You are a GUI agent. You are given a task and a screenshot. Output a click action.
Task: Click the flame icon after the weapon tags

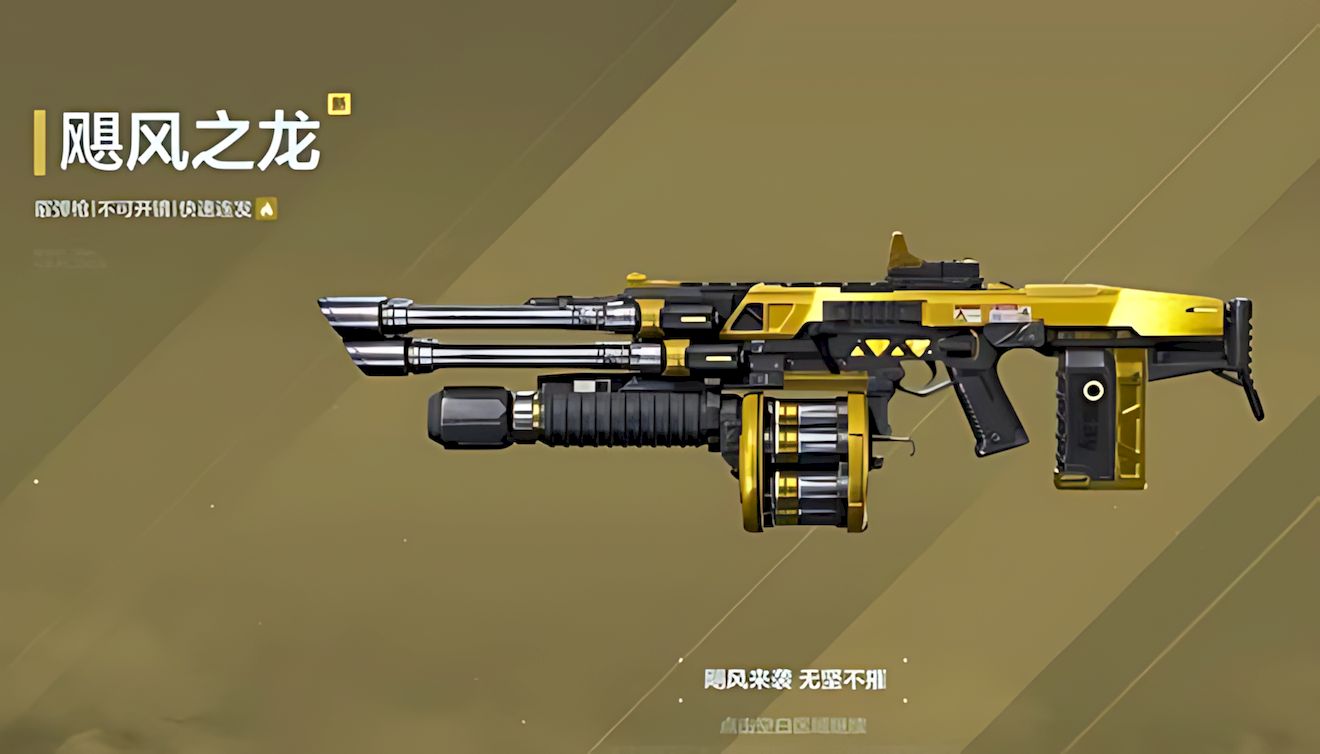(266, 209)
